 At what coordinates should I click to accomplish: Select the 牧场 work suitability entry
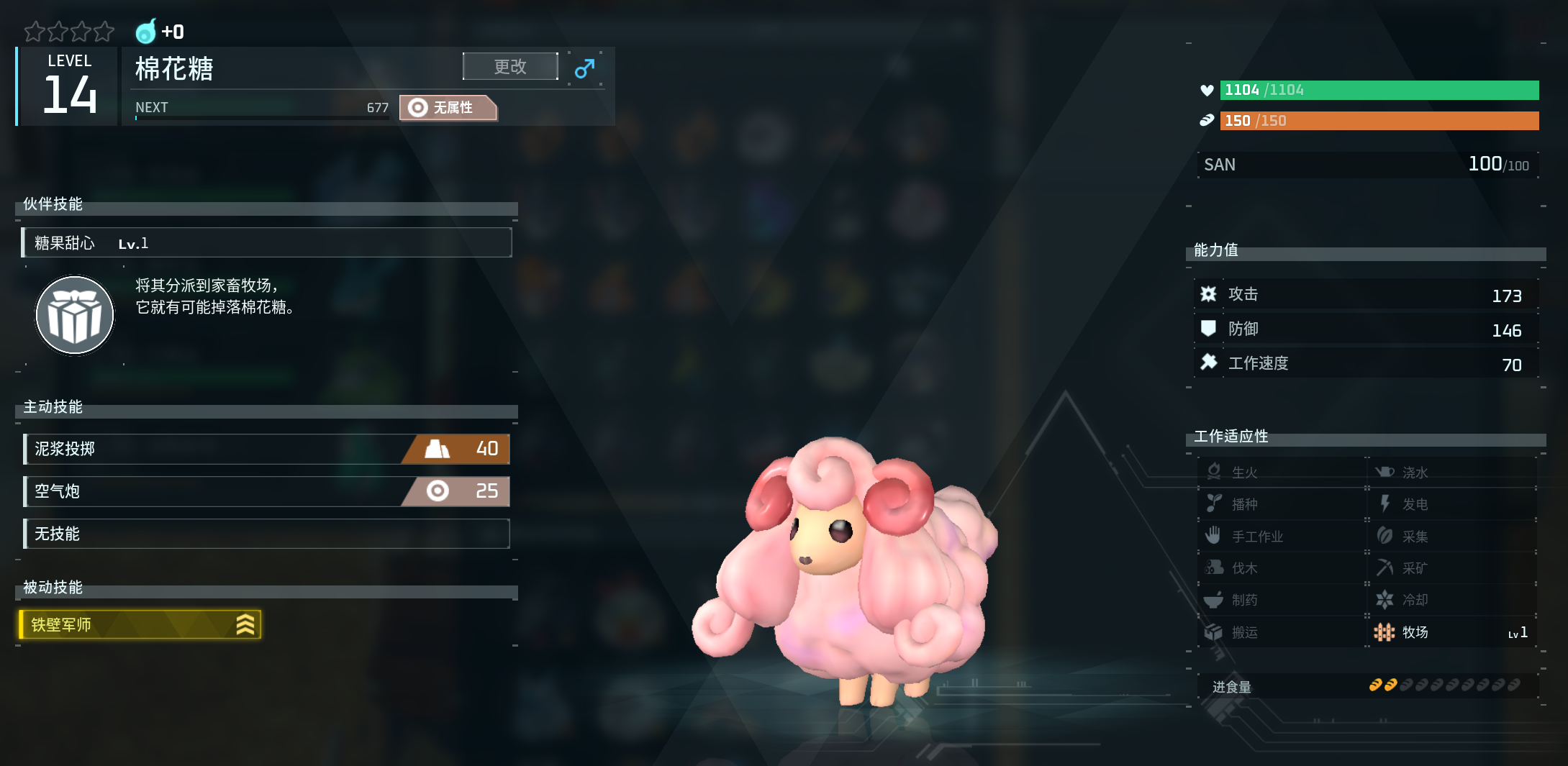[x=1451, y=632]
